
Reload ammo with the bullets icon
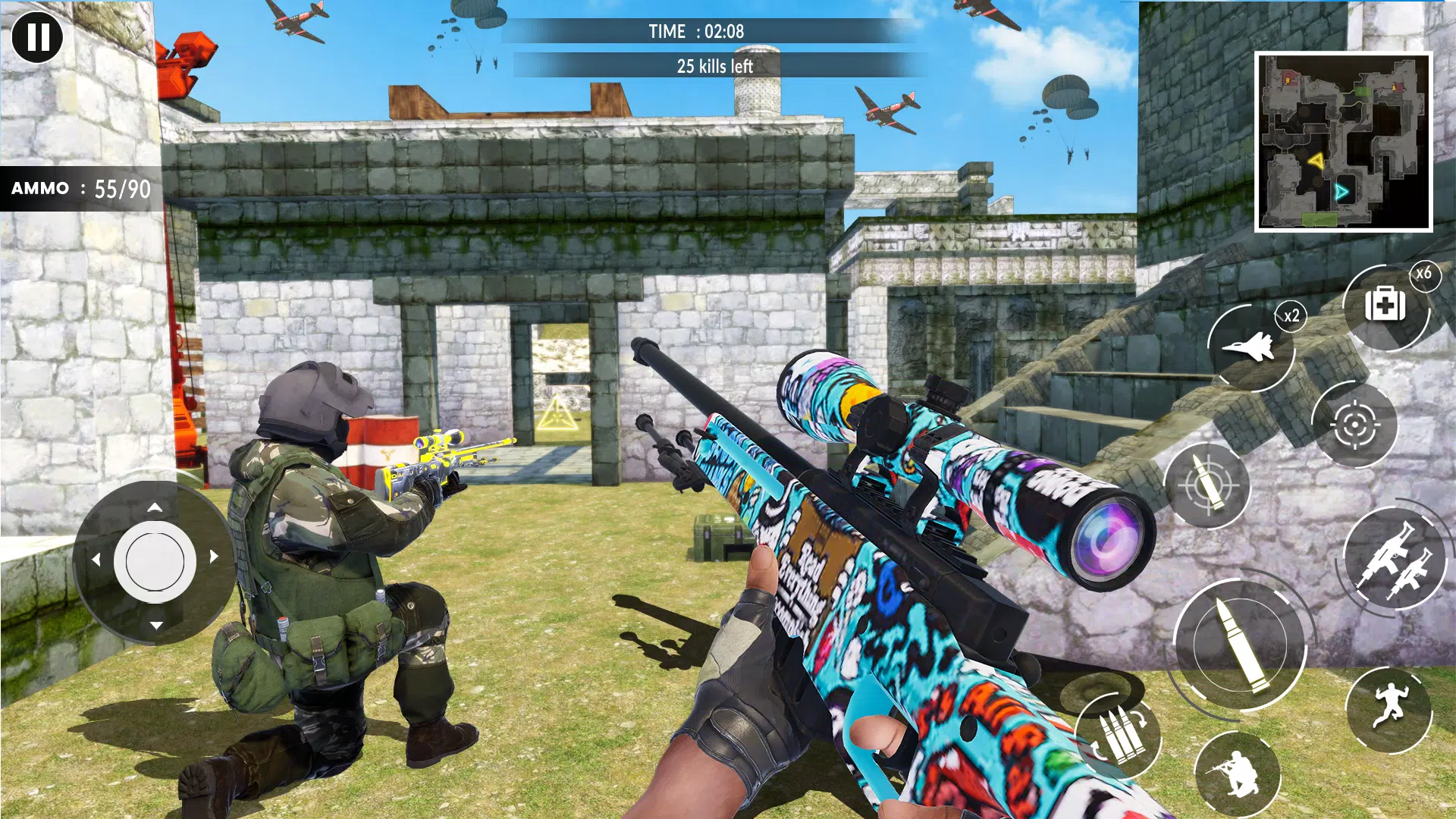tap(1118, 735)
